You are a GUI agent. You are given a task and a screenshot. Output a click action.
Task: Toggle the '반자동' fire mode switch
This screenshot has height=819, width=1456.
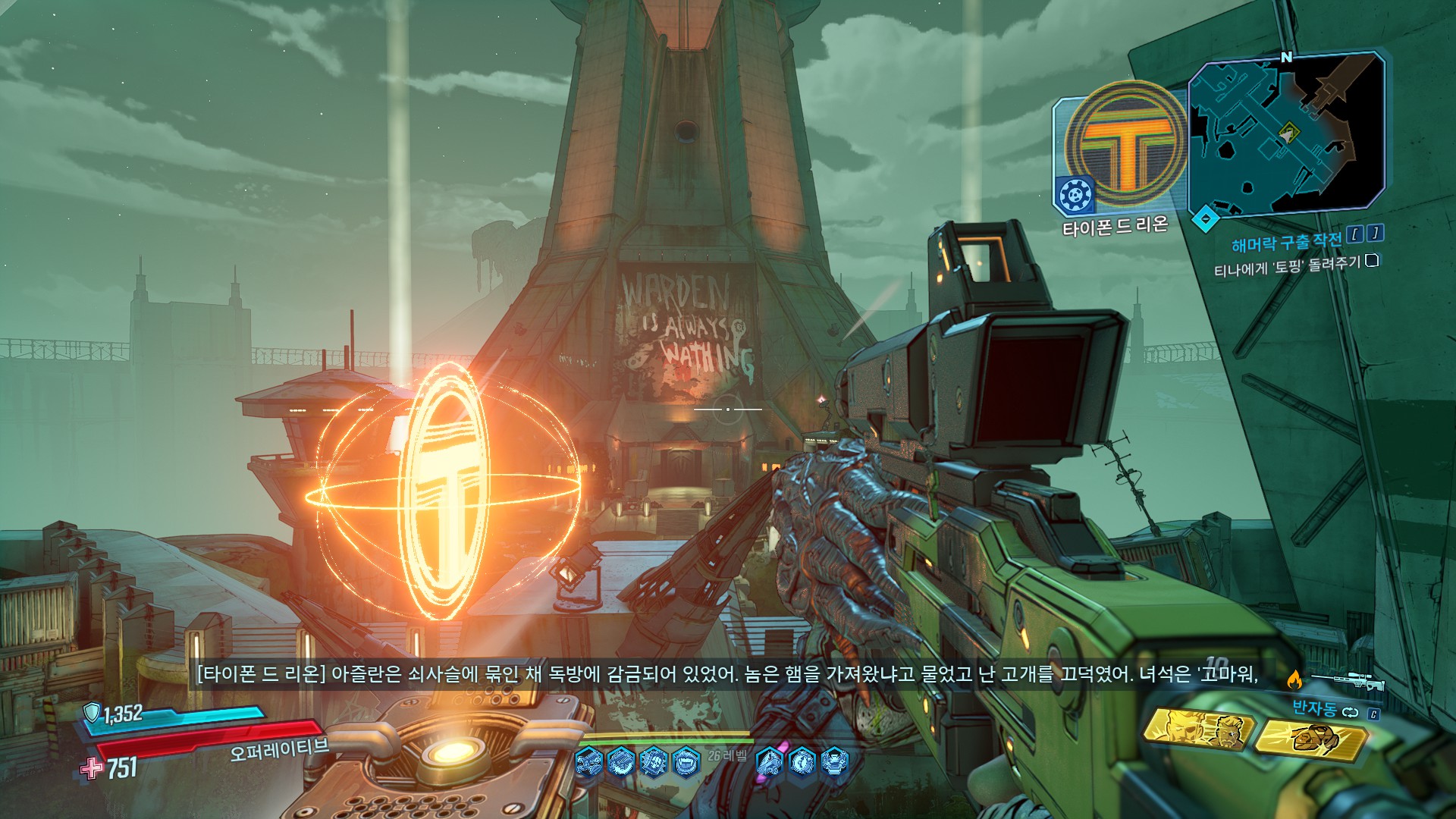1349,711
